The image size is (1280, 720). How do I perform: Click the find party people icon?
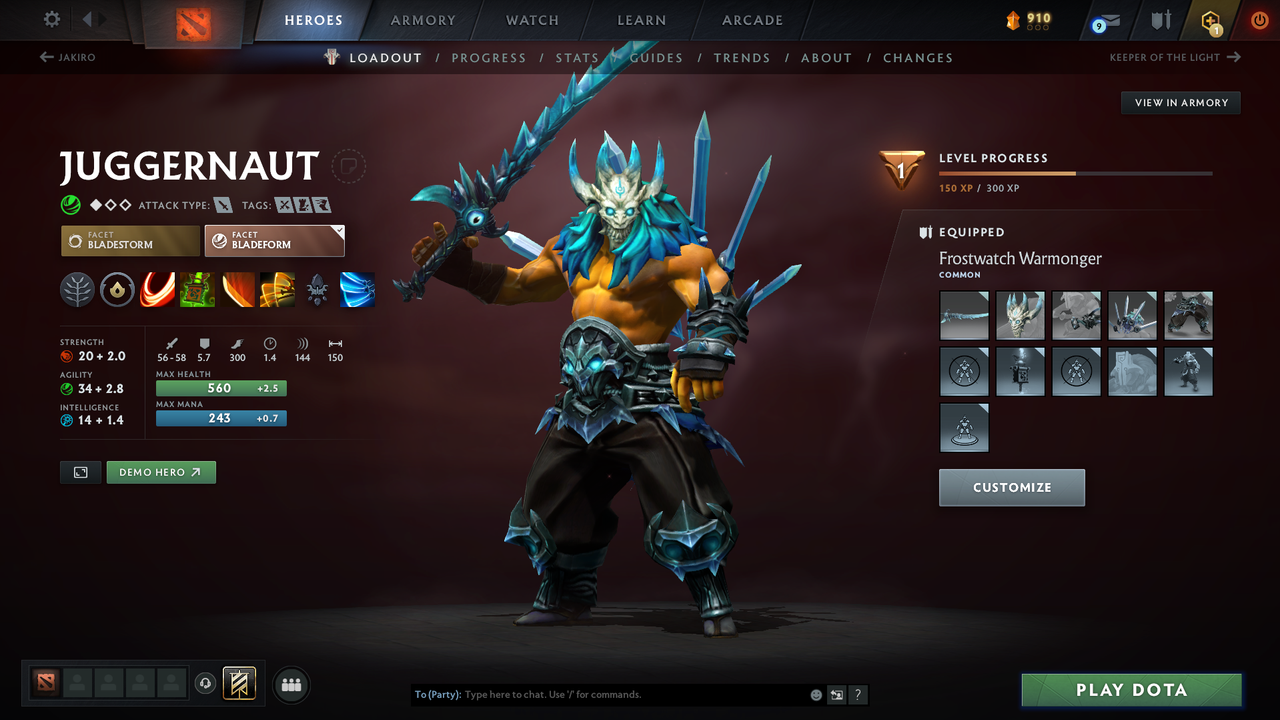click(291, 684)
